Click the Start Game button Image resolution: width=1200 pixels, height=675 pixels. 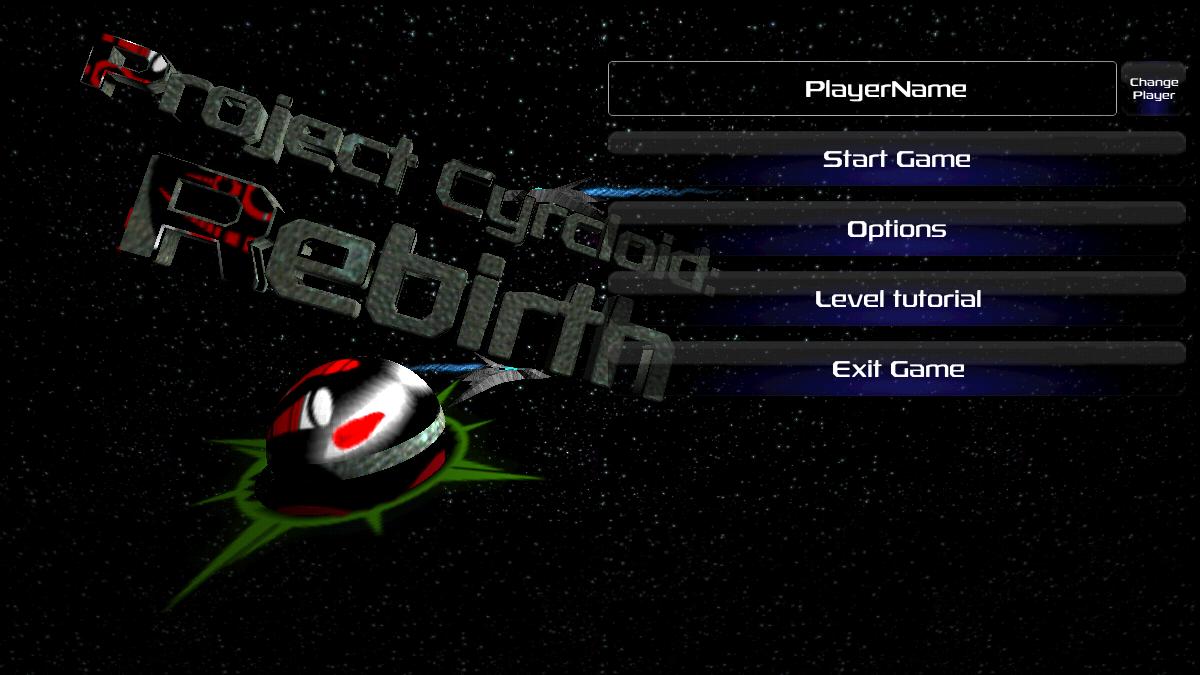coord(896,159)
